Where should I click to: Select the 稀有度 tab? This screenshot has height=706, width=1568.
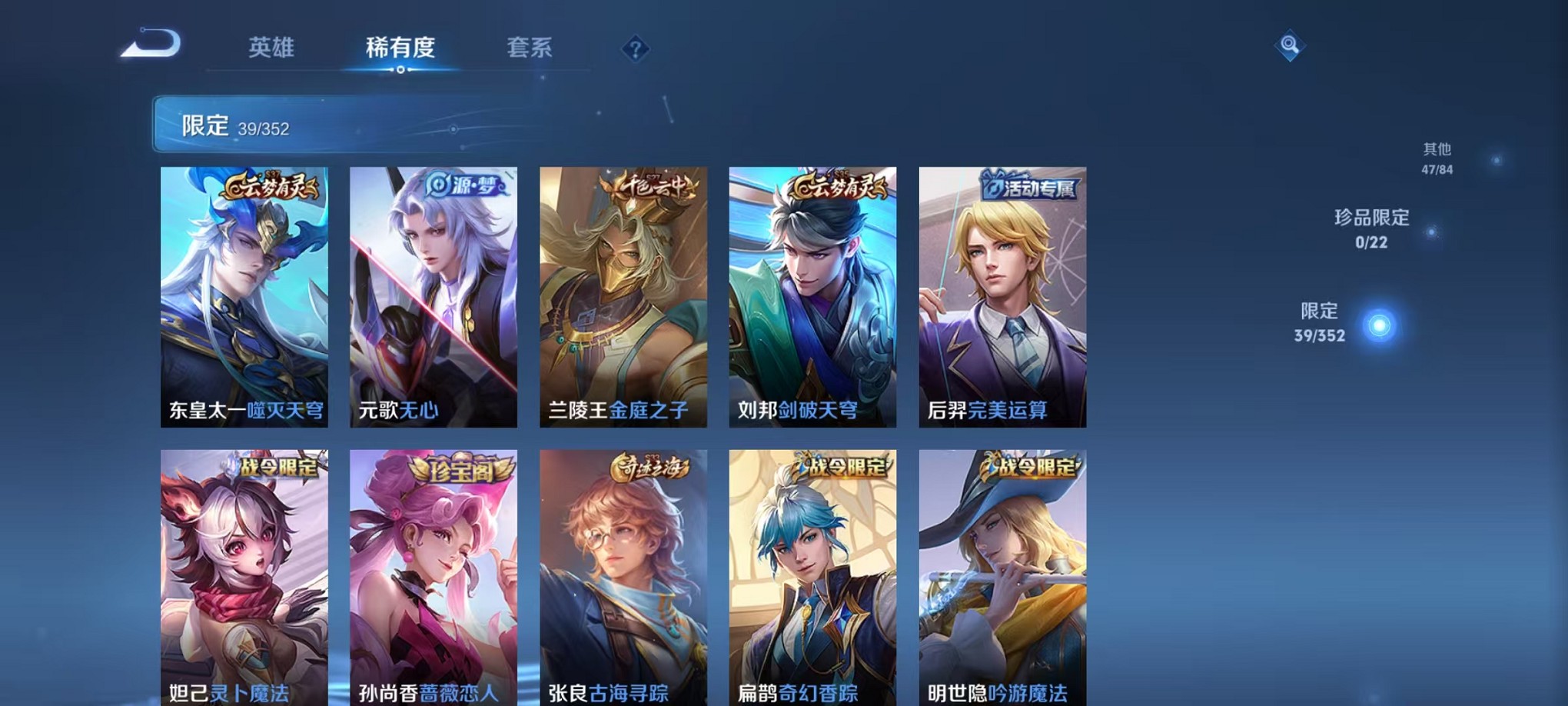[x=400, y=48]
